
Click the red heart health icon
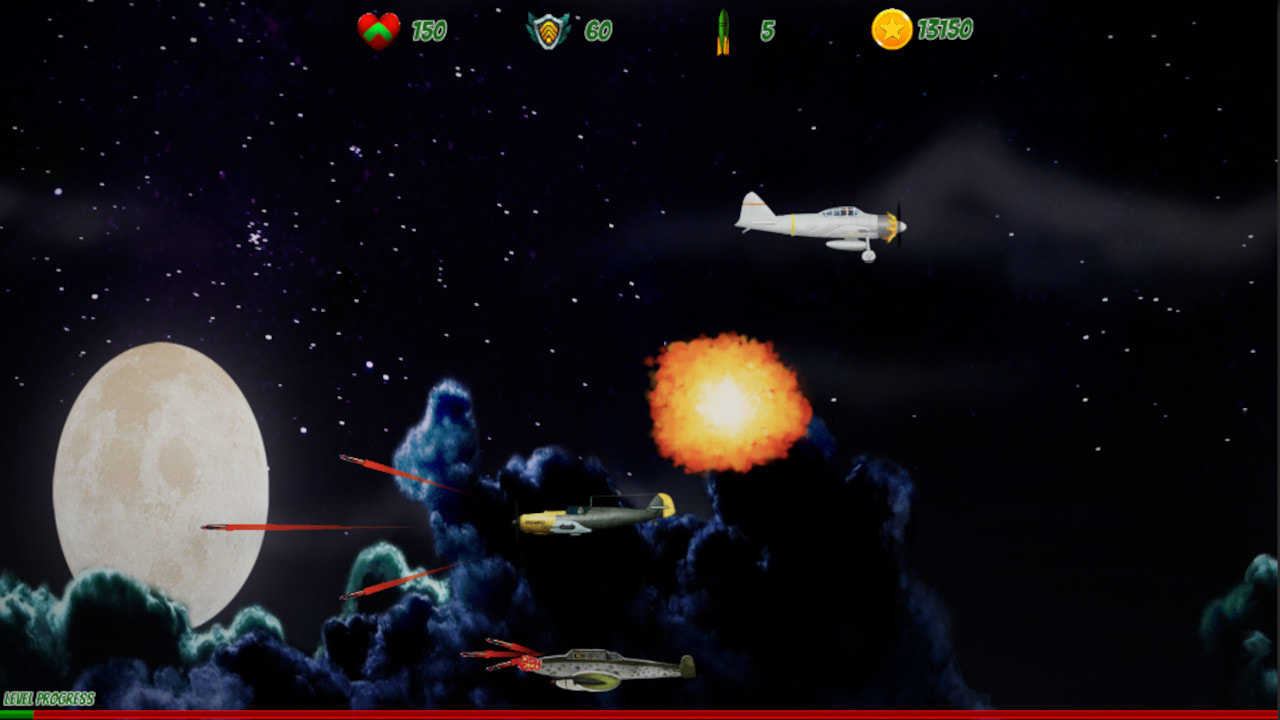click(x=380, y=30)
